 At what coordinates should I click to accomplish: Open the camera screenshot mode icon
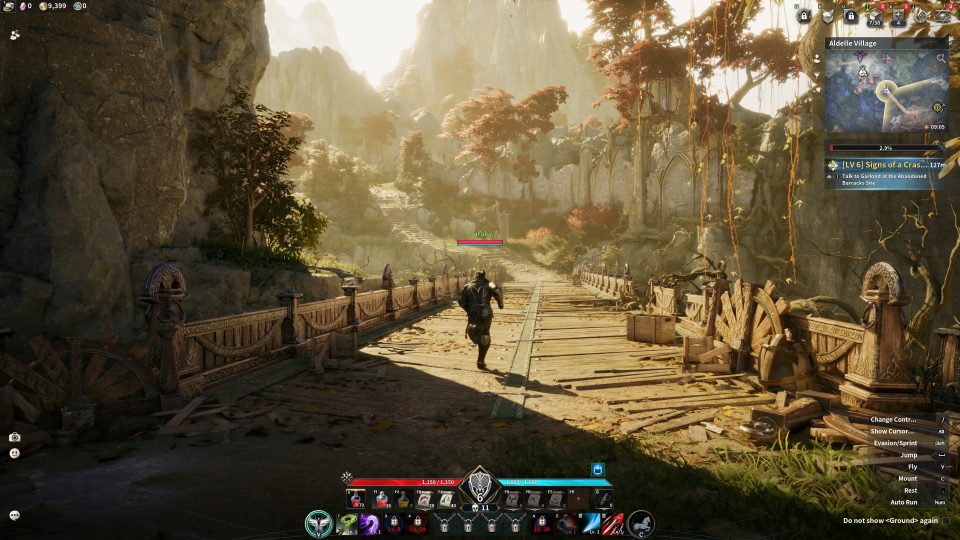(15, 437)
